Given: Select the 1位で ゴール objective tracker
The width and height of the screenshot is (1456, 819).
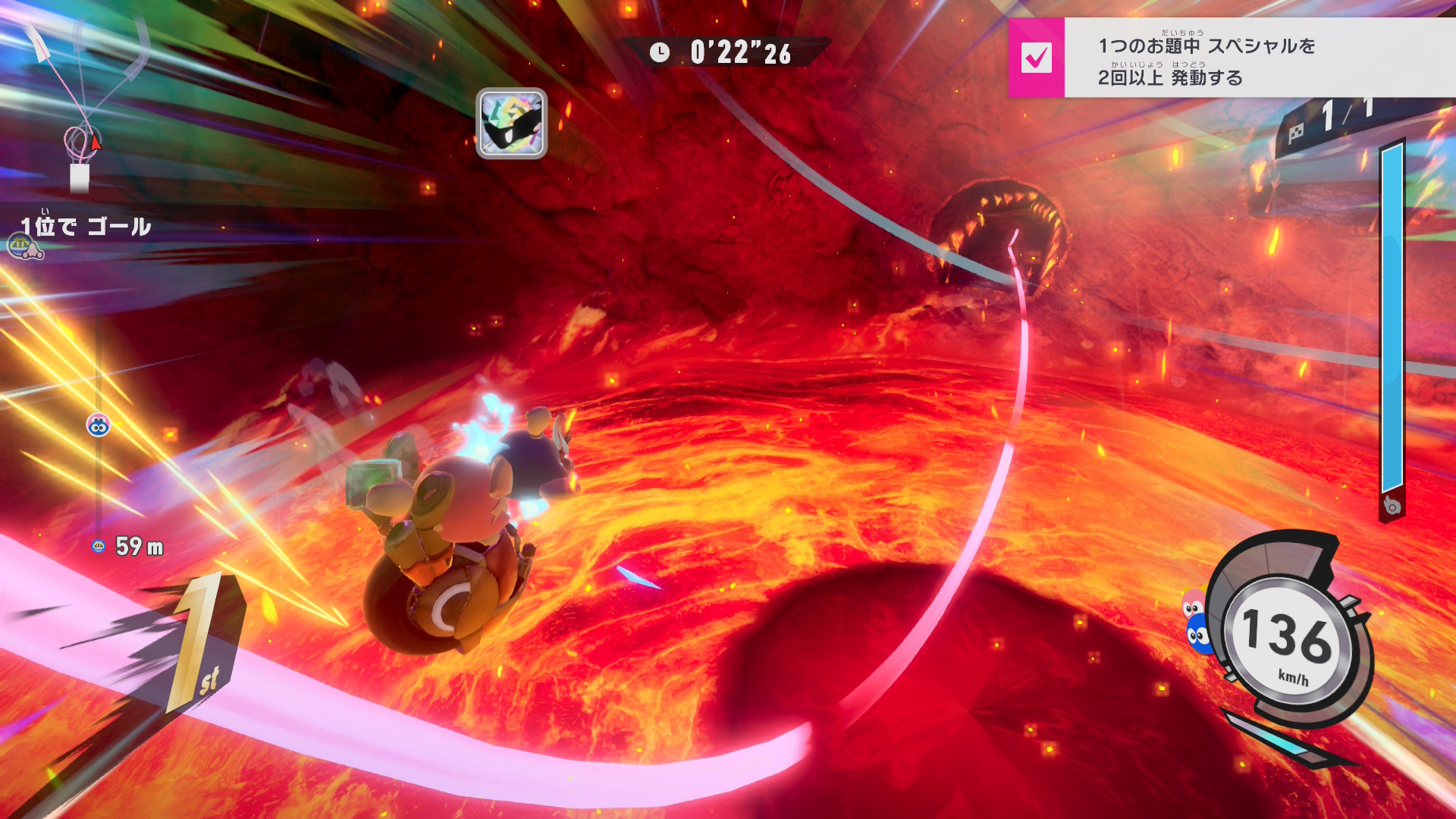Looking at the screenshot, I should pyautogui.click(x=85, y=227).
